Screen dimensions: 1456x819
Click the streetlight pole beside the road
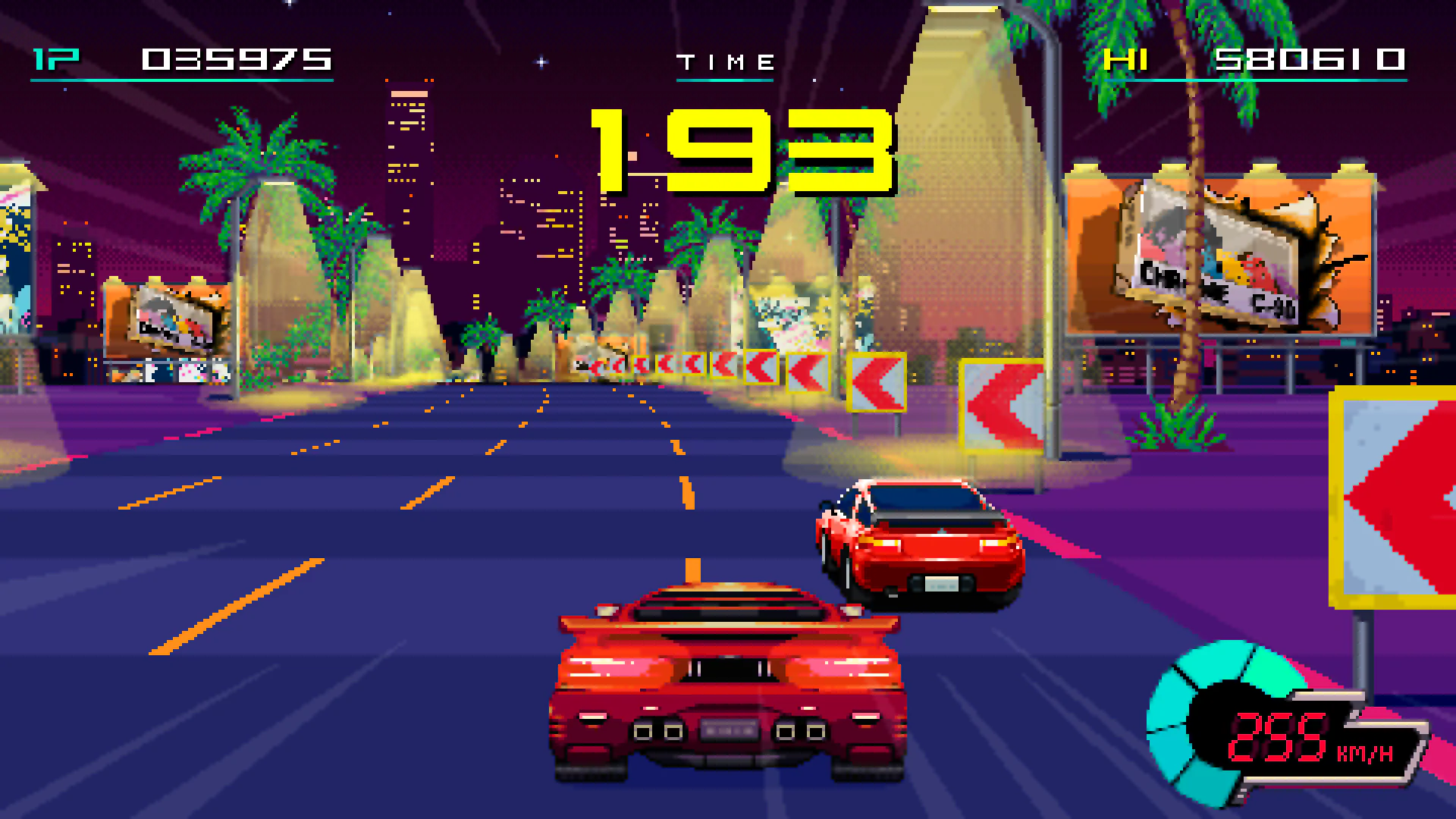[x=1054, y=227]
